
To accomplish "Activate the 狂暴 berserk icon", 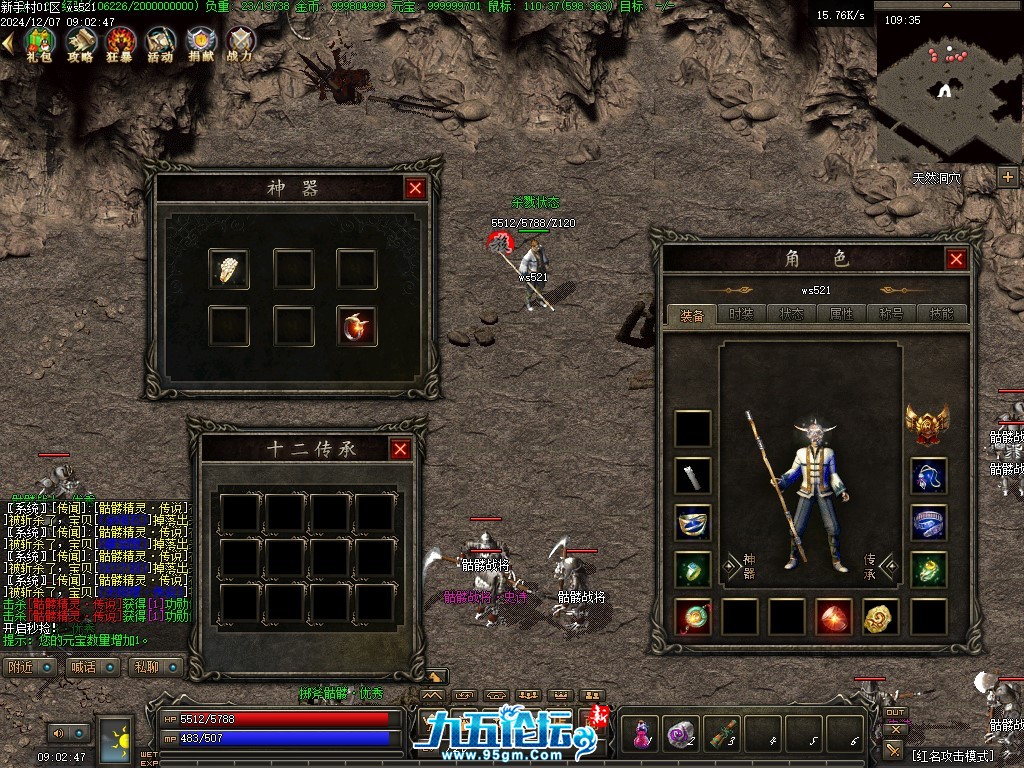I will pos(121,44).
